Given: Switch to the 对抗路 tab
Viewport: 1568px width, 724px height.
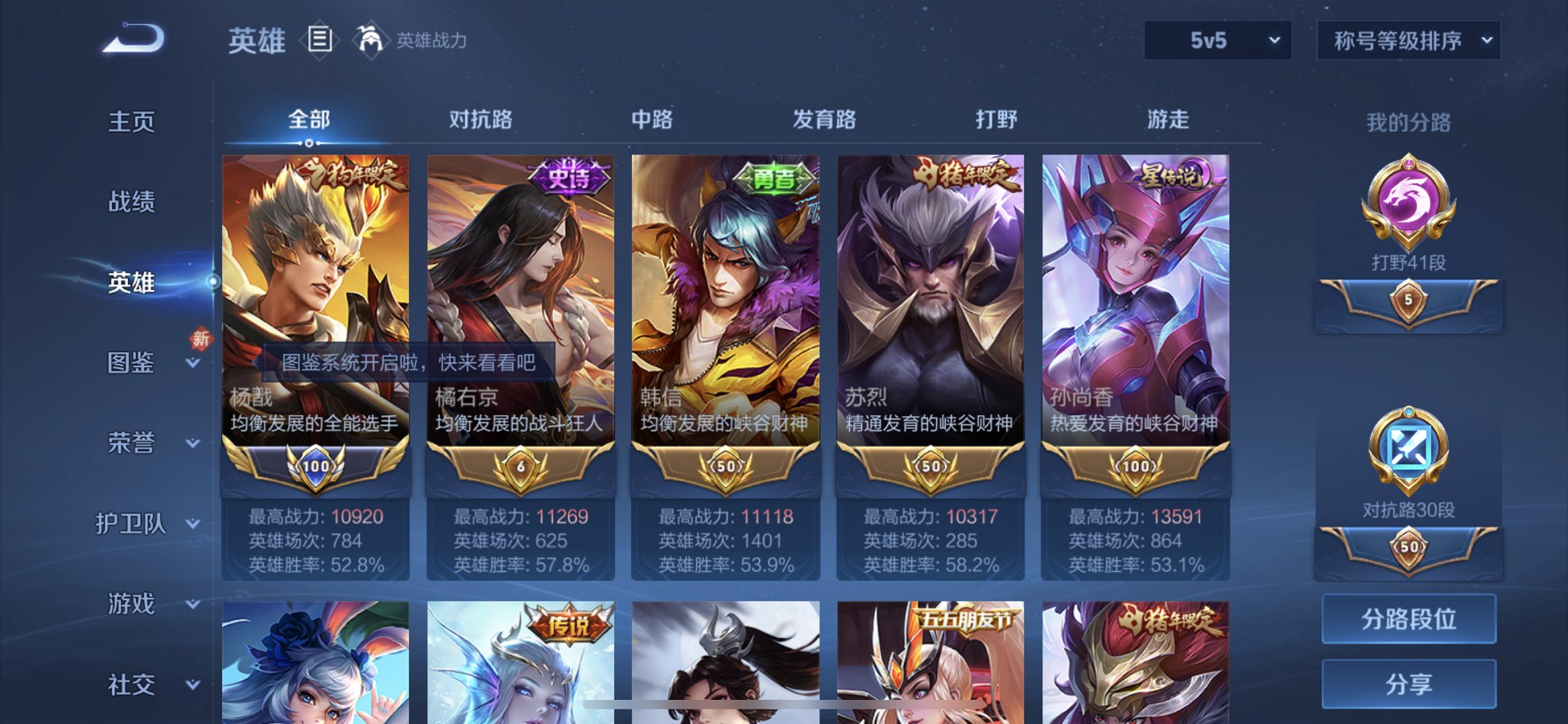Looking at the screenshot, I should coord(479,119).
